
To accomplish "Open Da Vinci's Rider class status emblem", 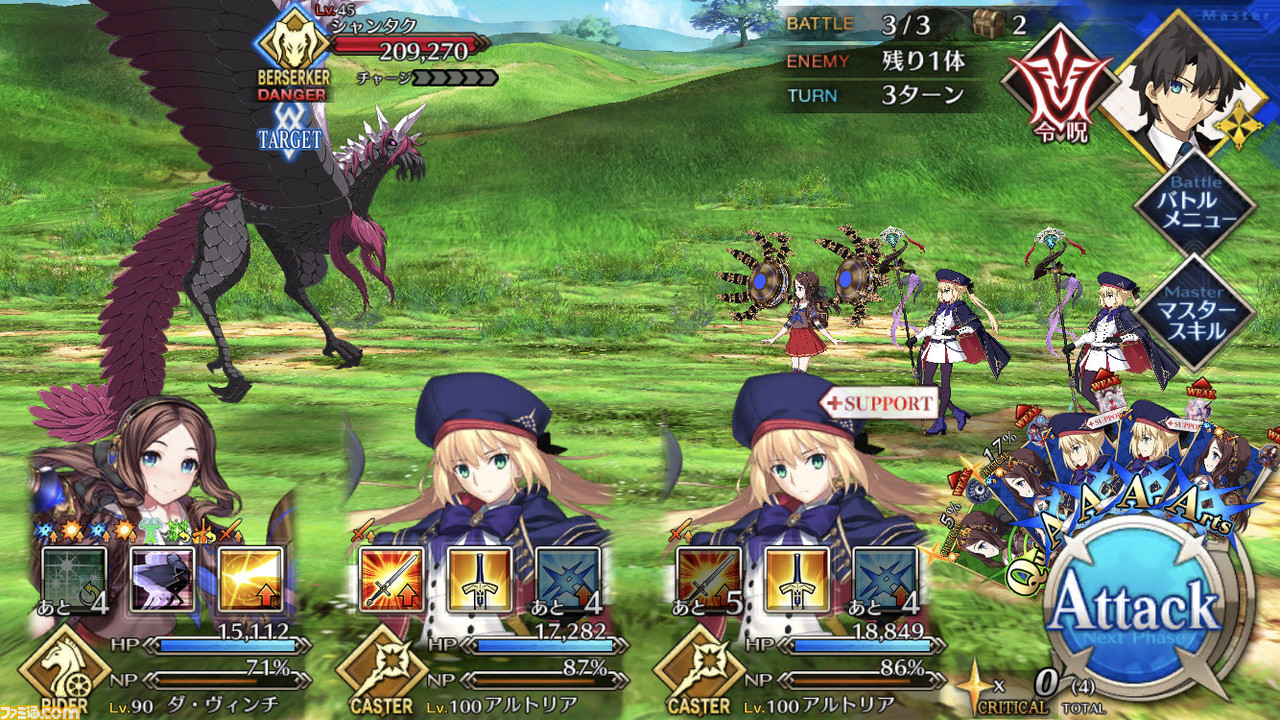I will click(x=64, y=672).
